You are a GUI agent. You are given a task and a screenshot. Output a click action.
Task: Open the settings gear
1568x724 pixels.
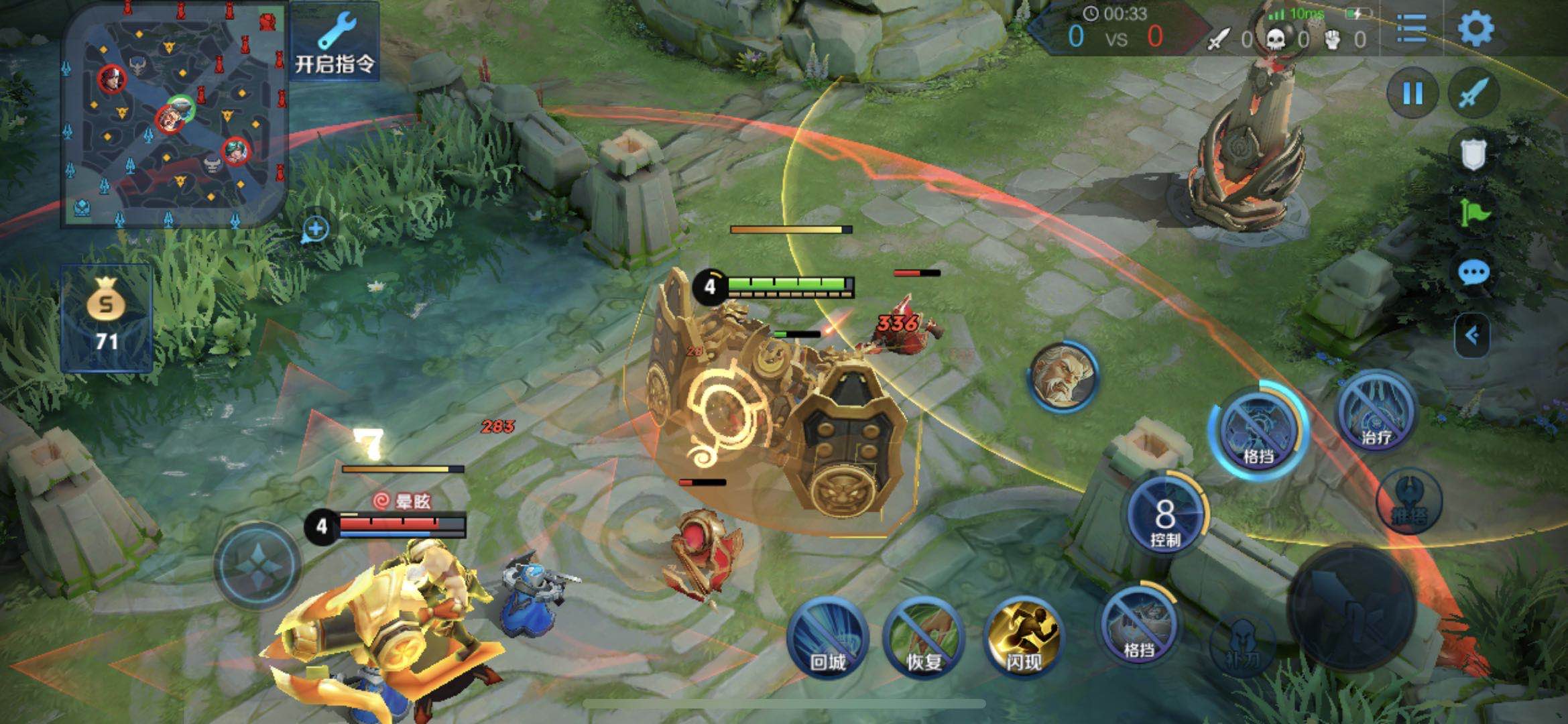click(1475, 29)
